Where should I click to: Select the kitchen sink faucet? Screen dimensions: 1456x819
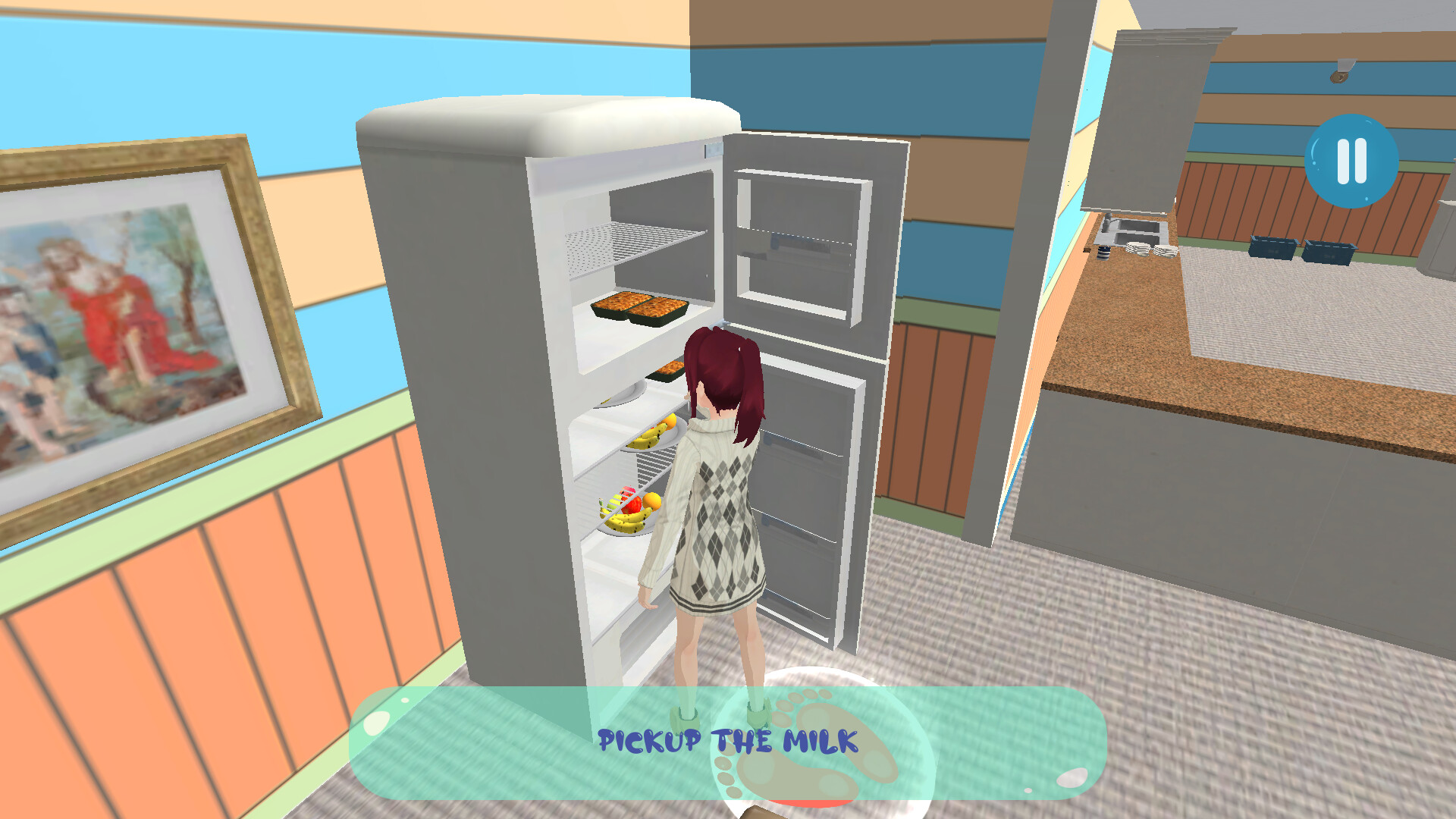click(1108, 221)
